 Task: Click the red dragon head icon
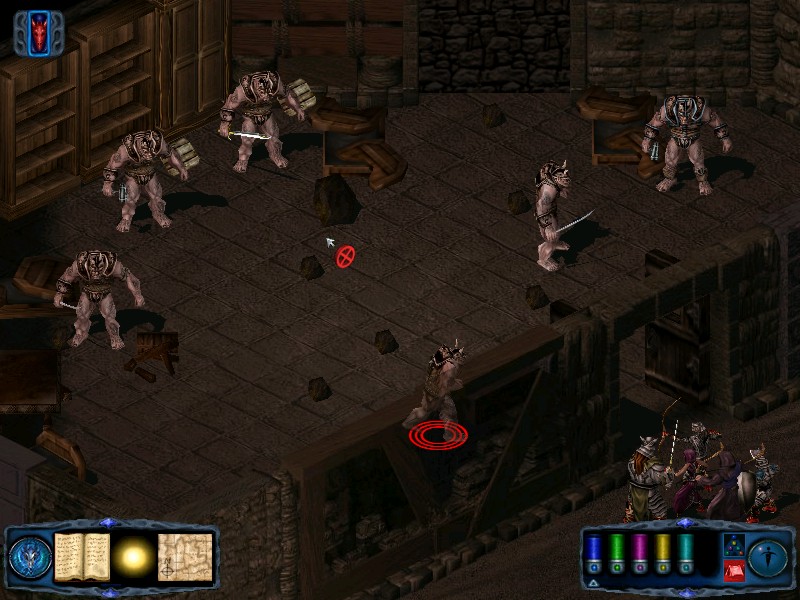coord(39,32)
